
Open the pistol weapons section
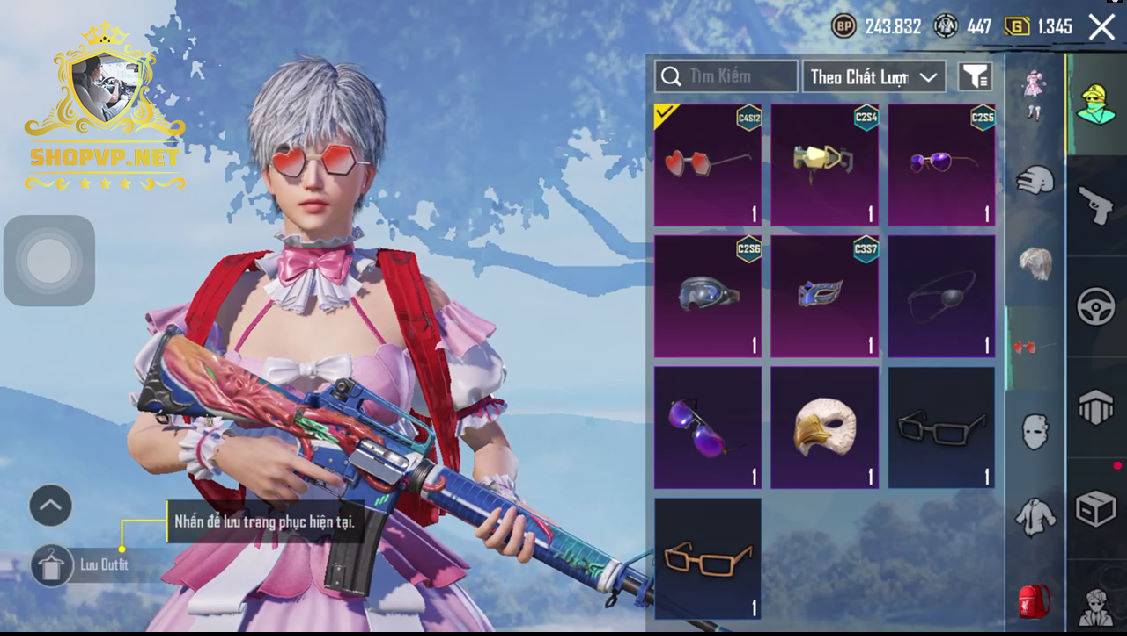[1096, 205]
